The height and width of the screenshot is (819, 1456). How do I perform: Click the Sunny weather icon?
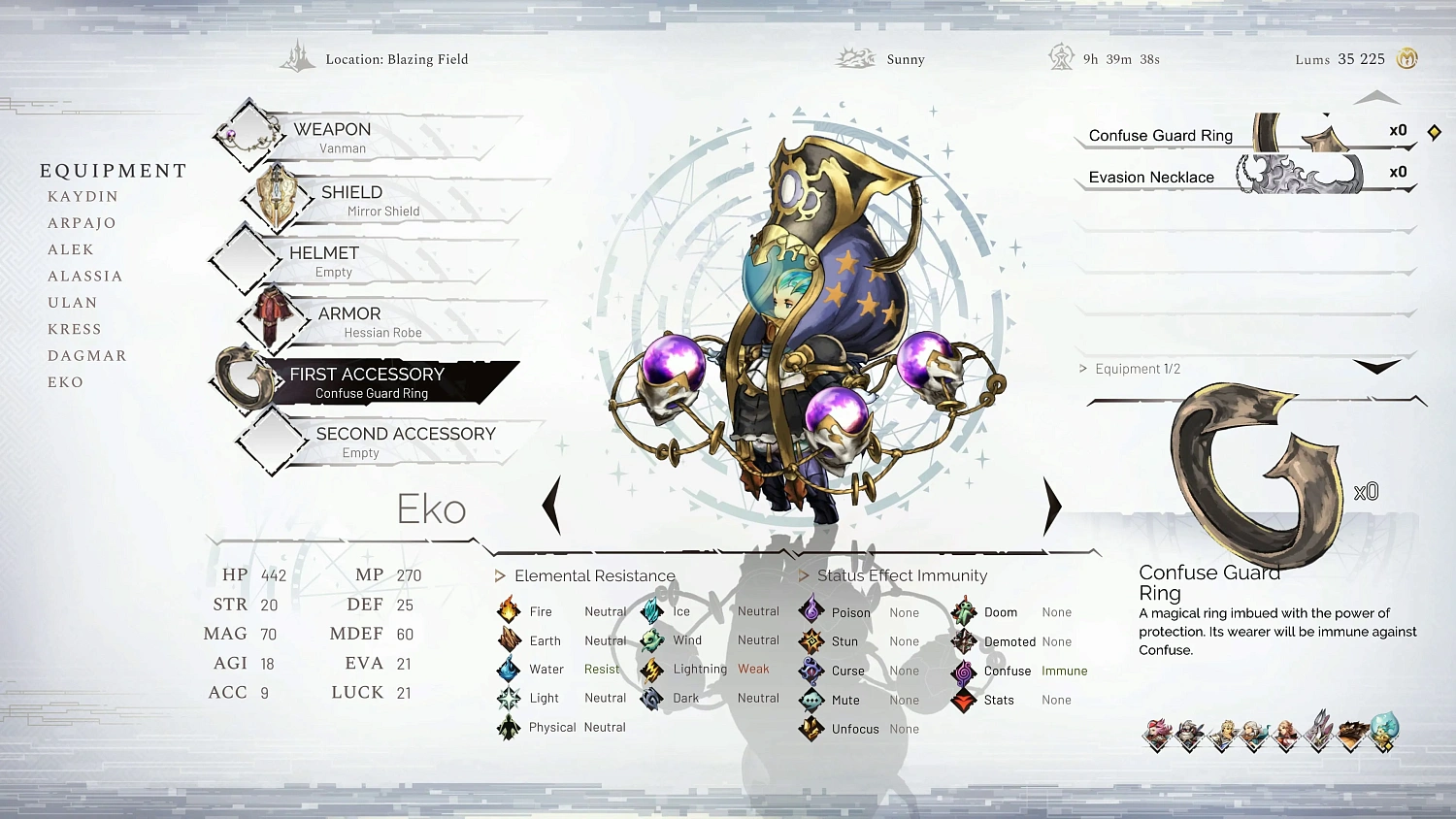[x=855, y=57]
